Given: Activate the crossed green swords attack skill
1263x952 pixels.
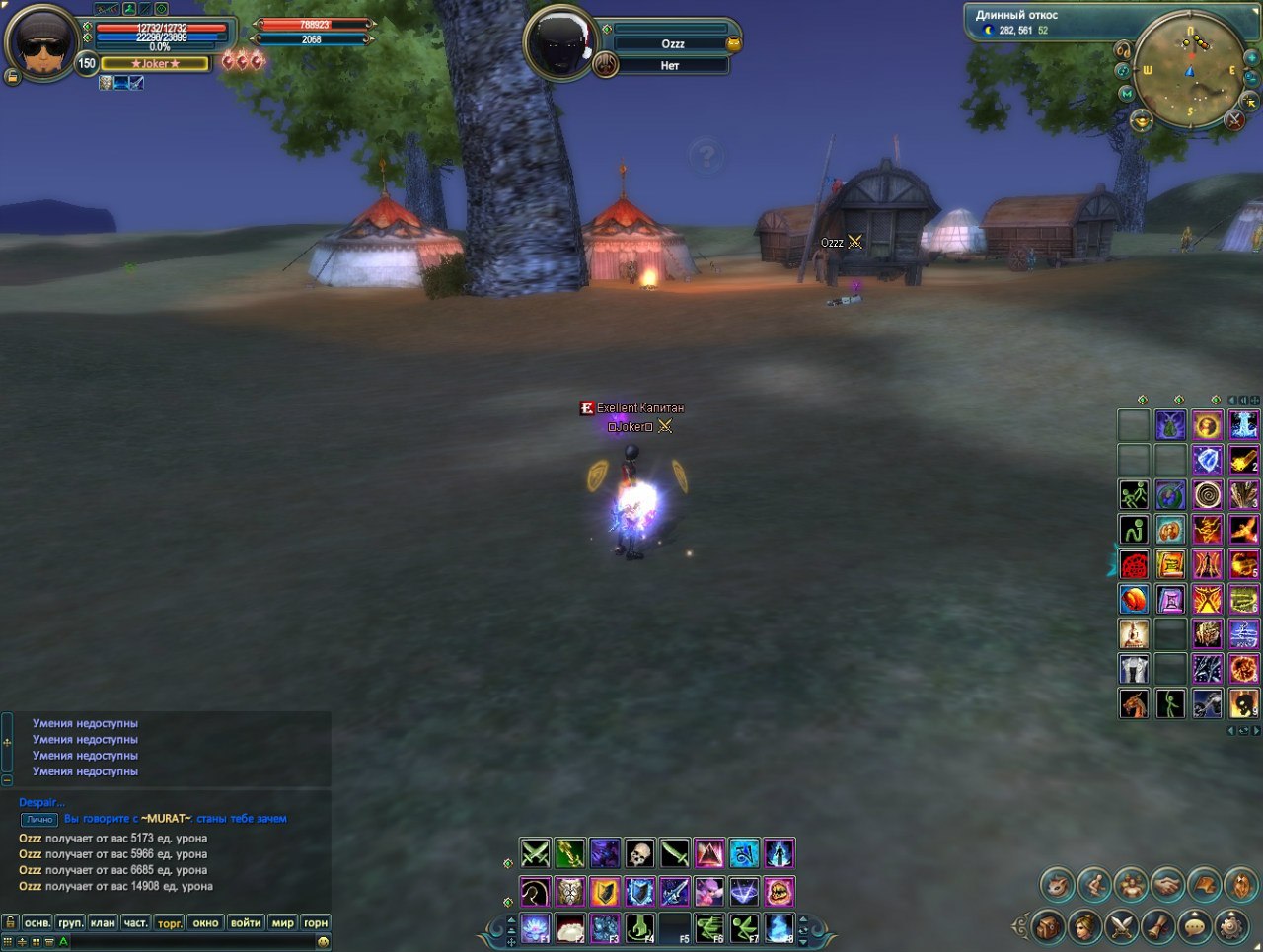Looking at the screenshot, I should [x=535, y=853].
